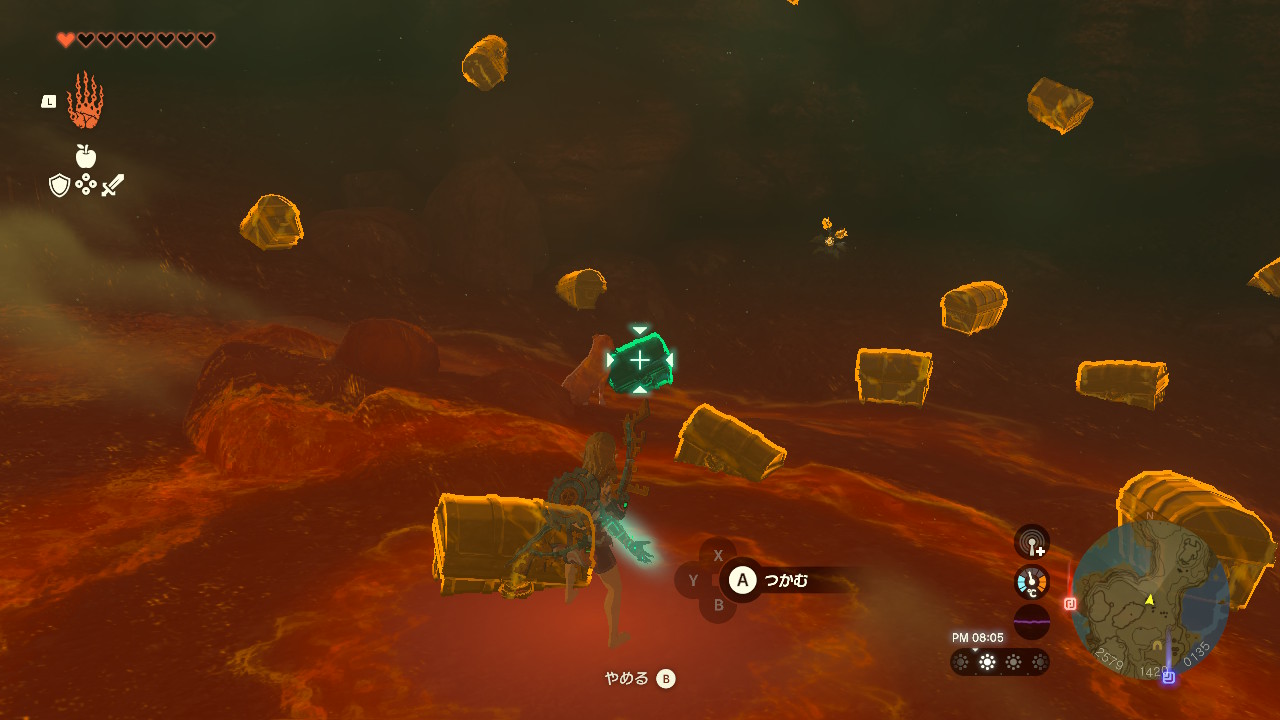The height and width of the screenshot is (720, 1280).
Task: Click the red map pin marker
Action: coord(1070,604)
